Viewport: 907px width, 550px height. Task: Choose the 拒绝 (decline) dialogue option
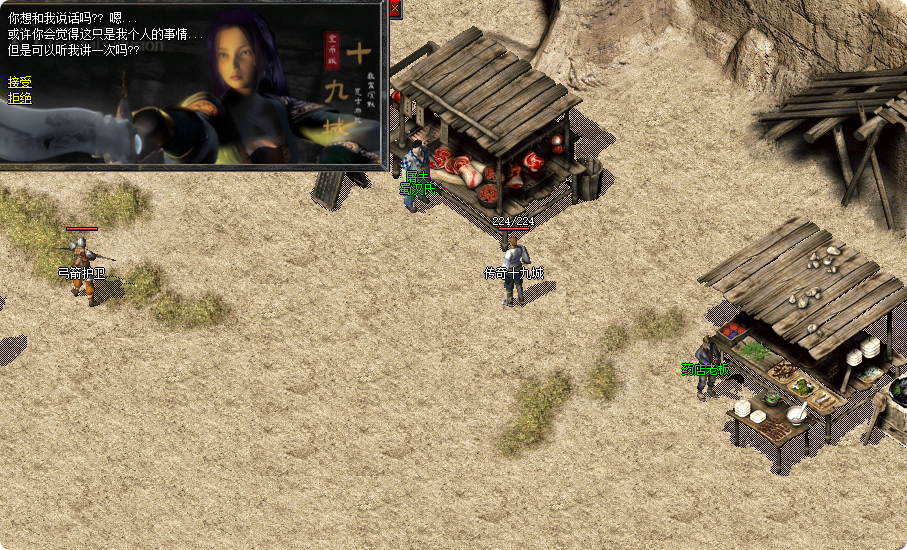[x=19, y=98]
